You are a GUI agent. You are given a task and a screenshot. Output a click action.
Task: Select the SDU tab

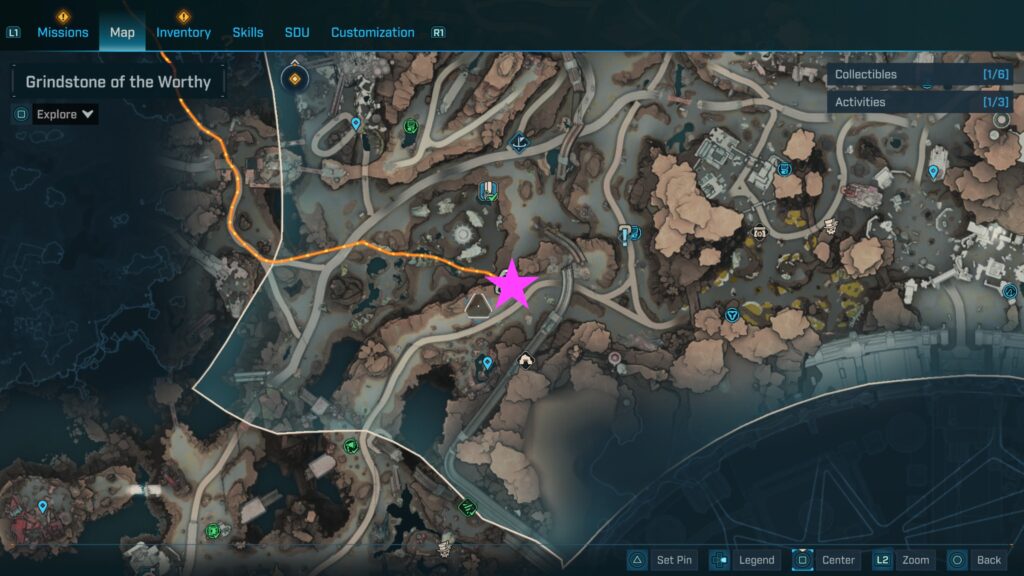pyautogui.click(x=297, y=32)
